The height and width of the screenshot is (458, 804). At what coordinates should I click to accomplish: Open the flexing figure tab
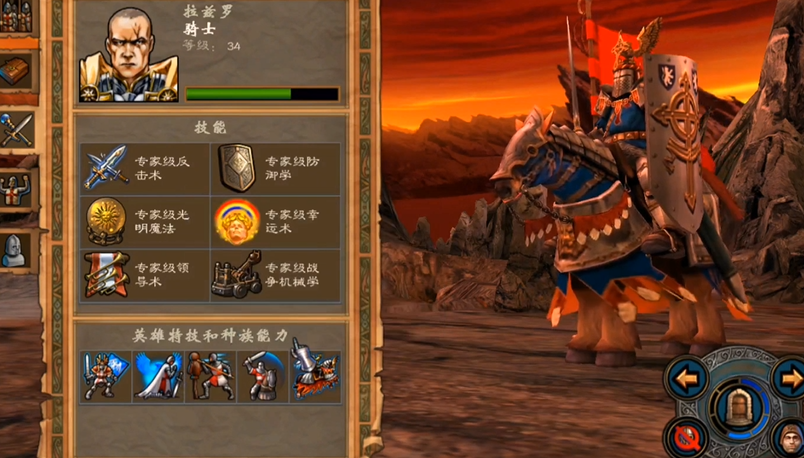(x=17, y=189)
